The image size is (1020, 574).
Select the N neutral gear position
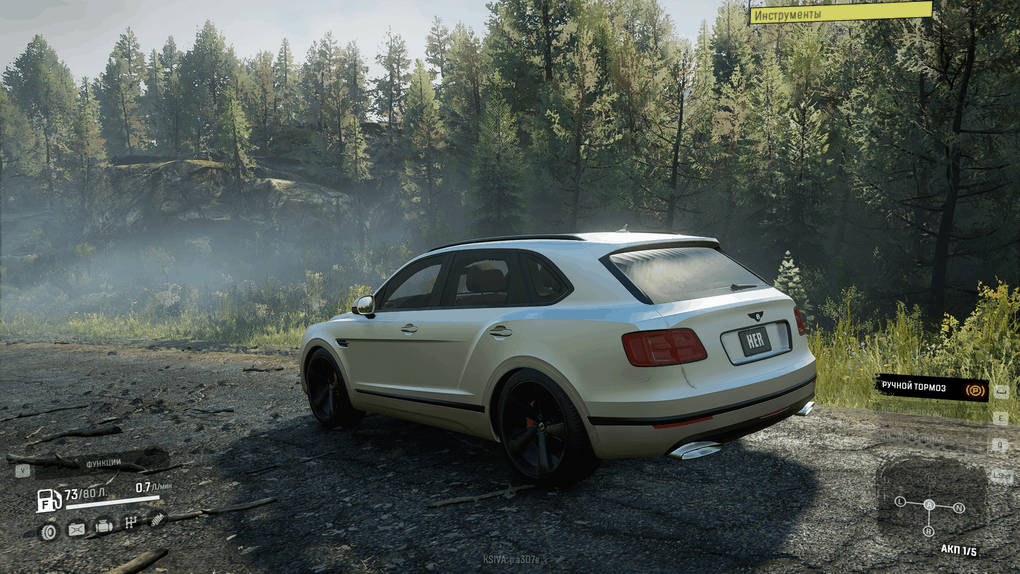tap(959, 507)
